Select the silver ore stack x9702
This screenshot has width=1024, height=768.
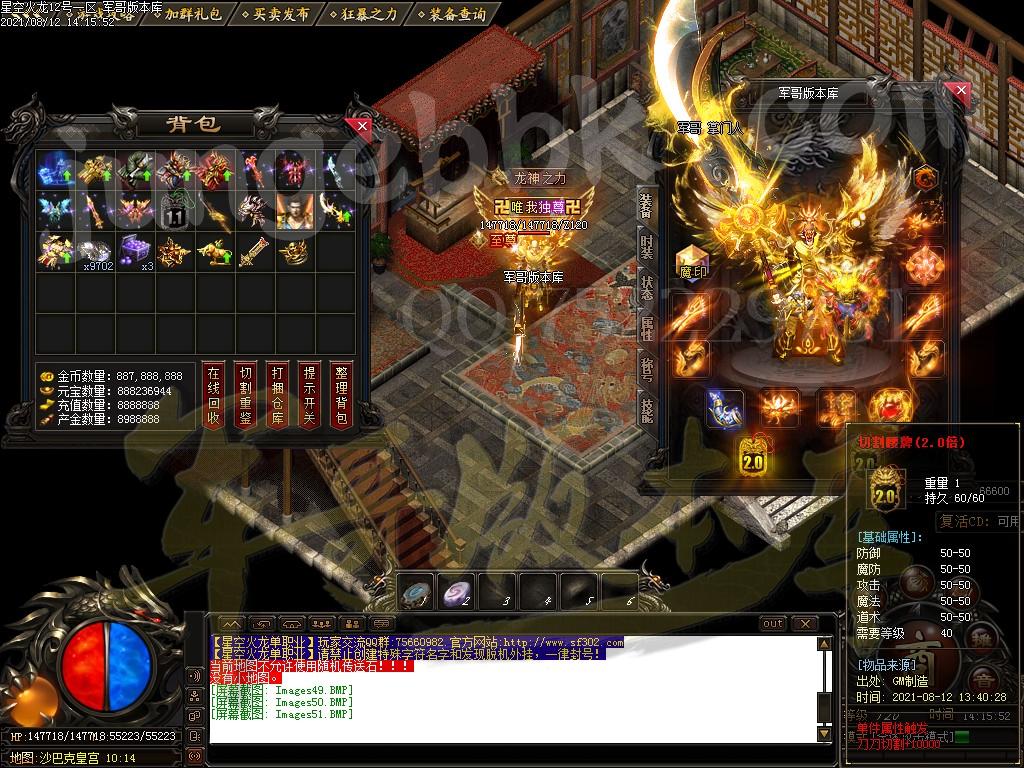coord(95,251)
